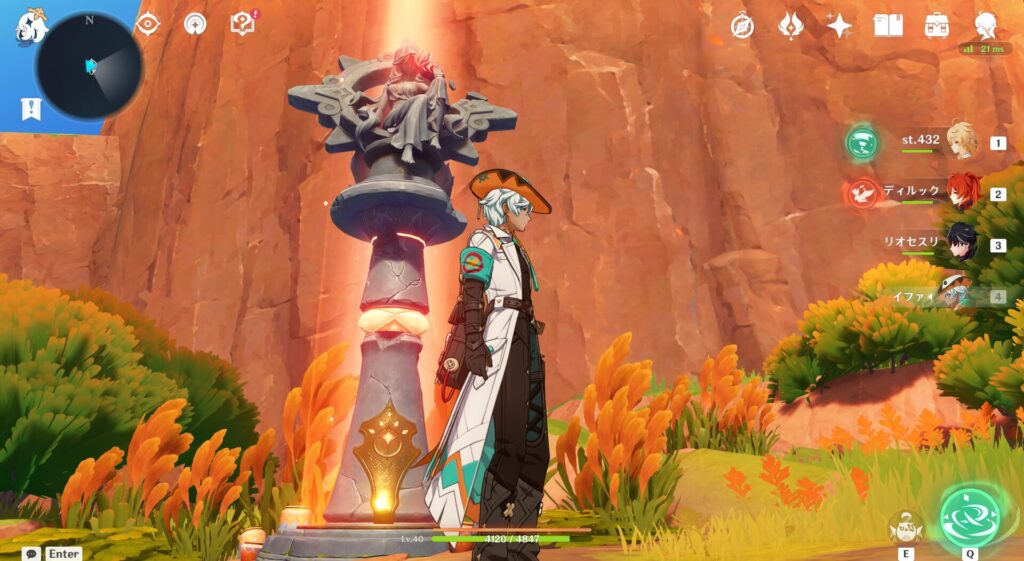This screenshot has width=1024, height=561.
Task: Open the chat box speech bubble
Action: 32,553
